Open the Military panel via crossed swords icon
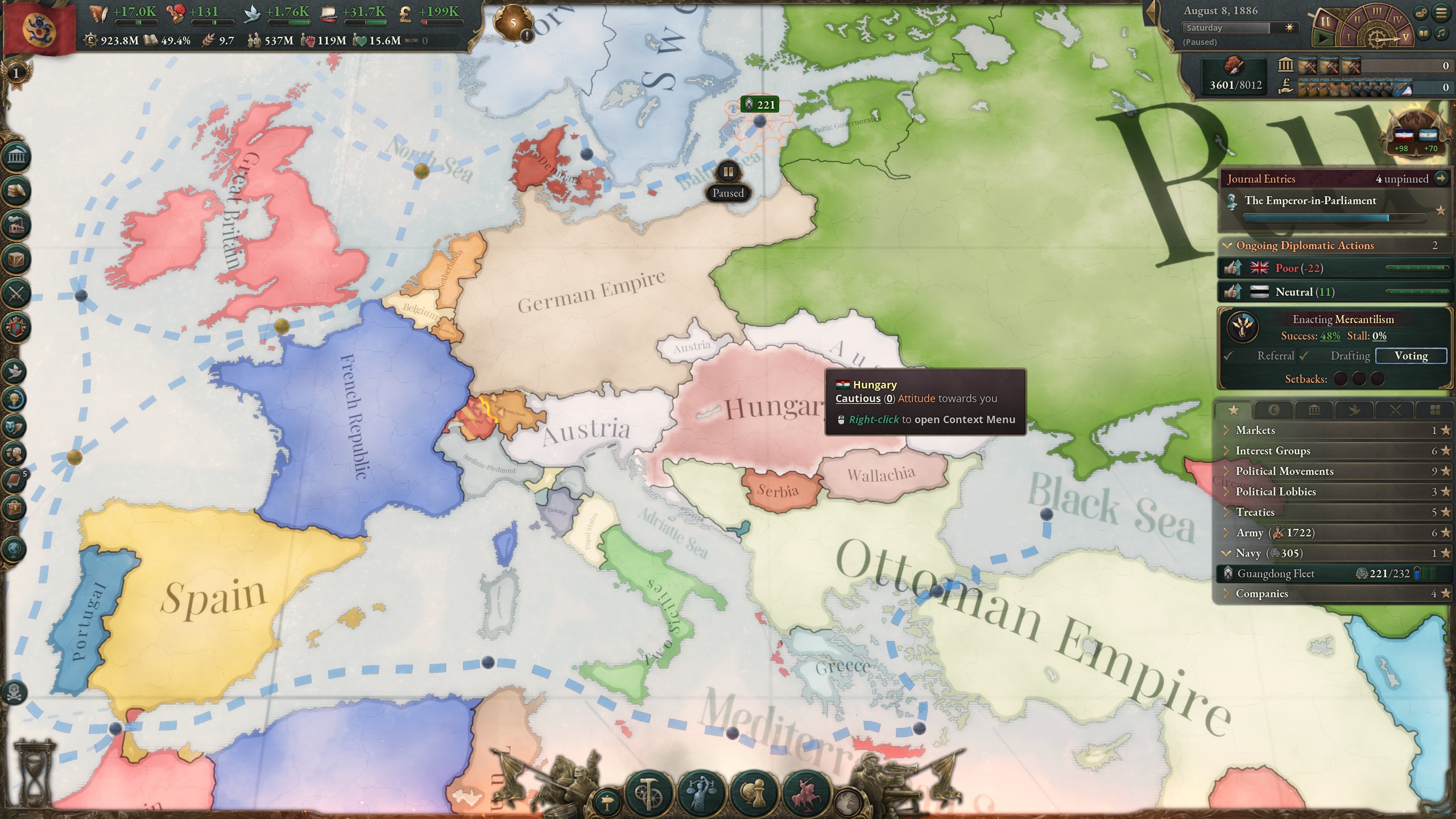The height and width of the screenshot is (819, 1456). 16,293
